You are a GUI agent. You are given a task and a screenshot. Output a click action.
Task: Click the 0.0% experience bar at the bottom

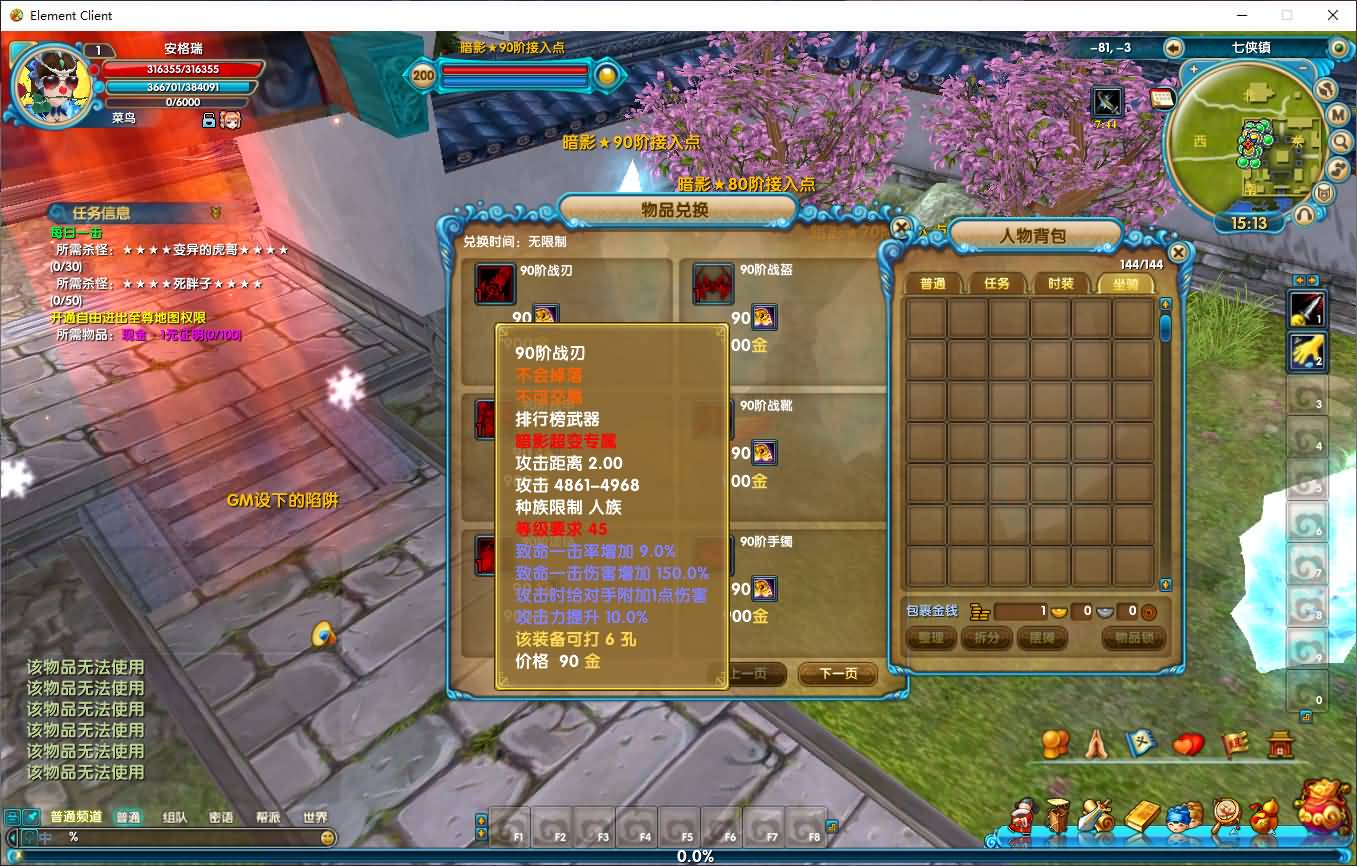(678, 857)
